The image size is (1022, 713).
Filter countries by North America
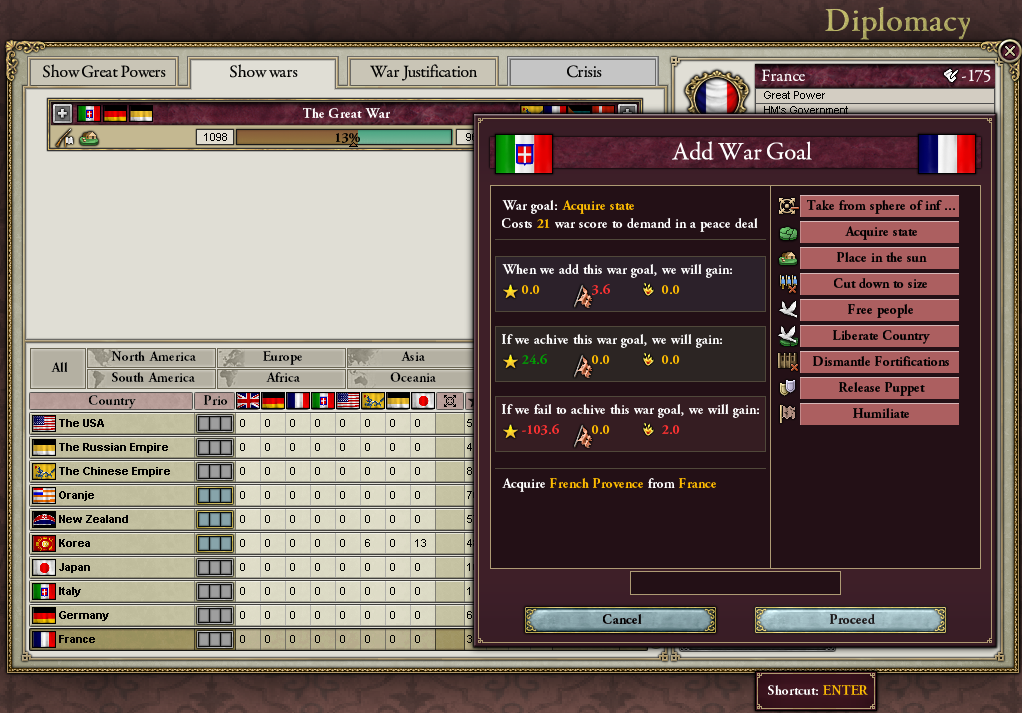click(x=152, y=357)
